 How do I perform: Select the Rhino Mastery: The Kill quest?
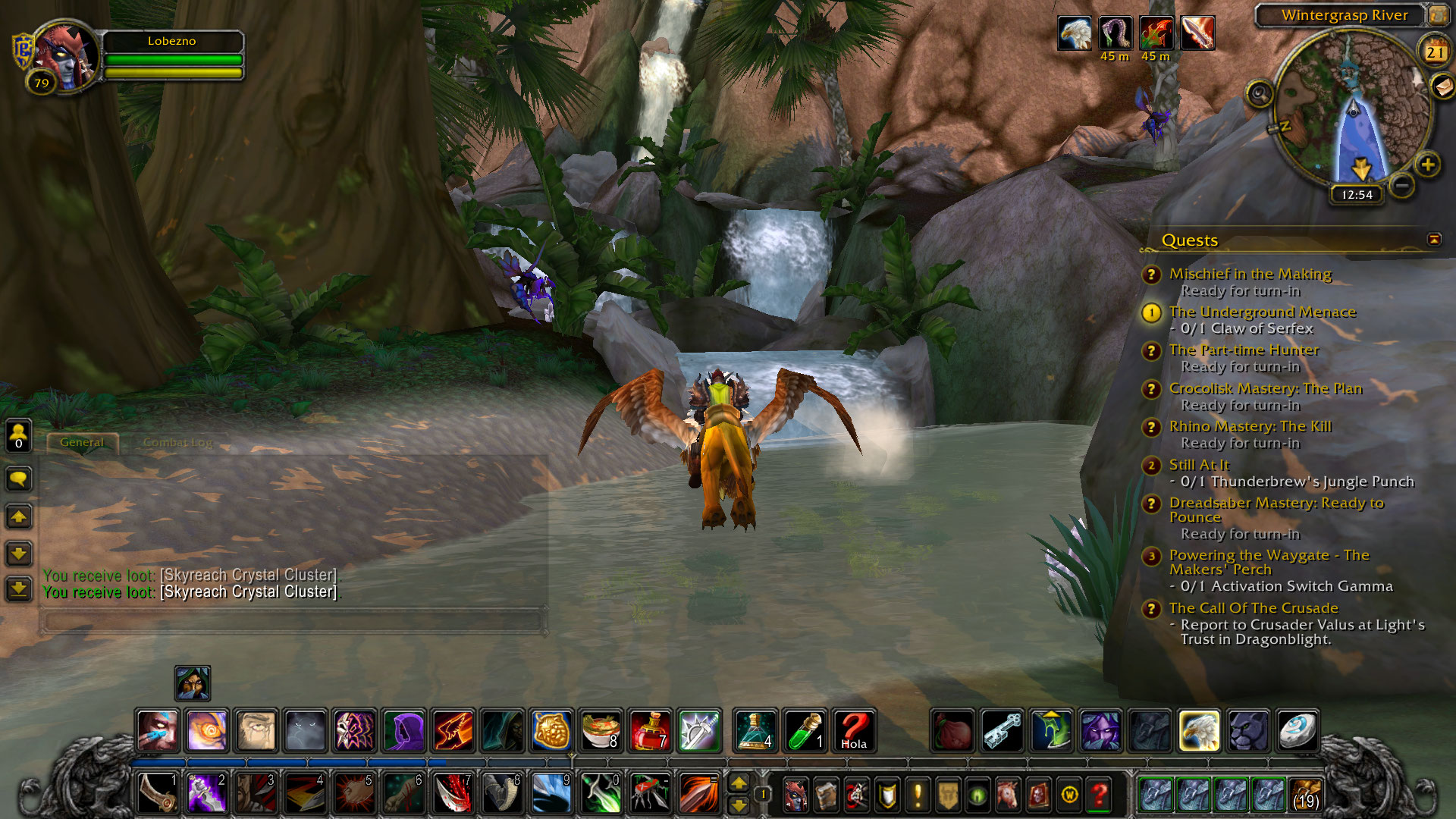[x=1250, y=426]
